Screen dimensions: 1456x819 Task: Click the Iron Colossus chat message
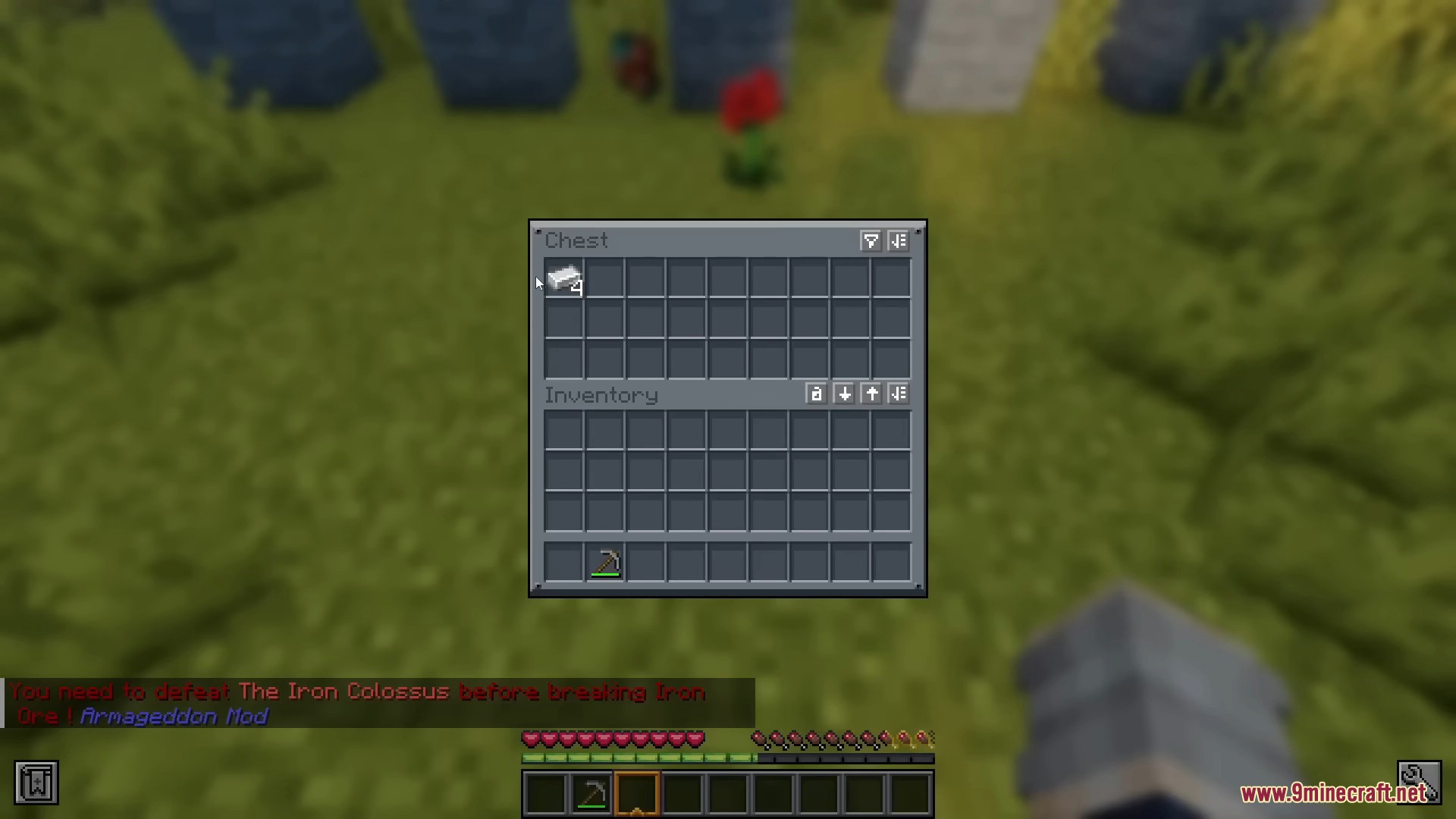(356, 692)
